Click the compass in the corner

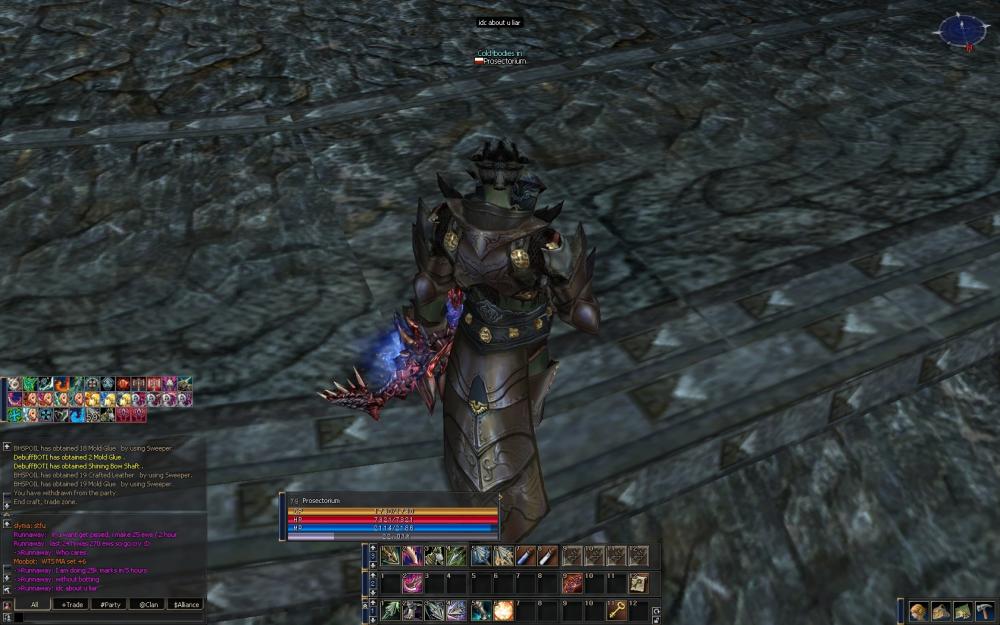pos(960,30)
